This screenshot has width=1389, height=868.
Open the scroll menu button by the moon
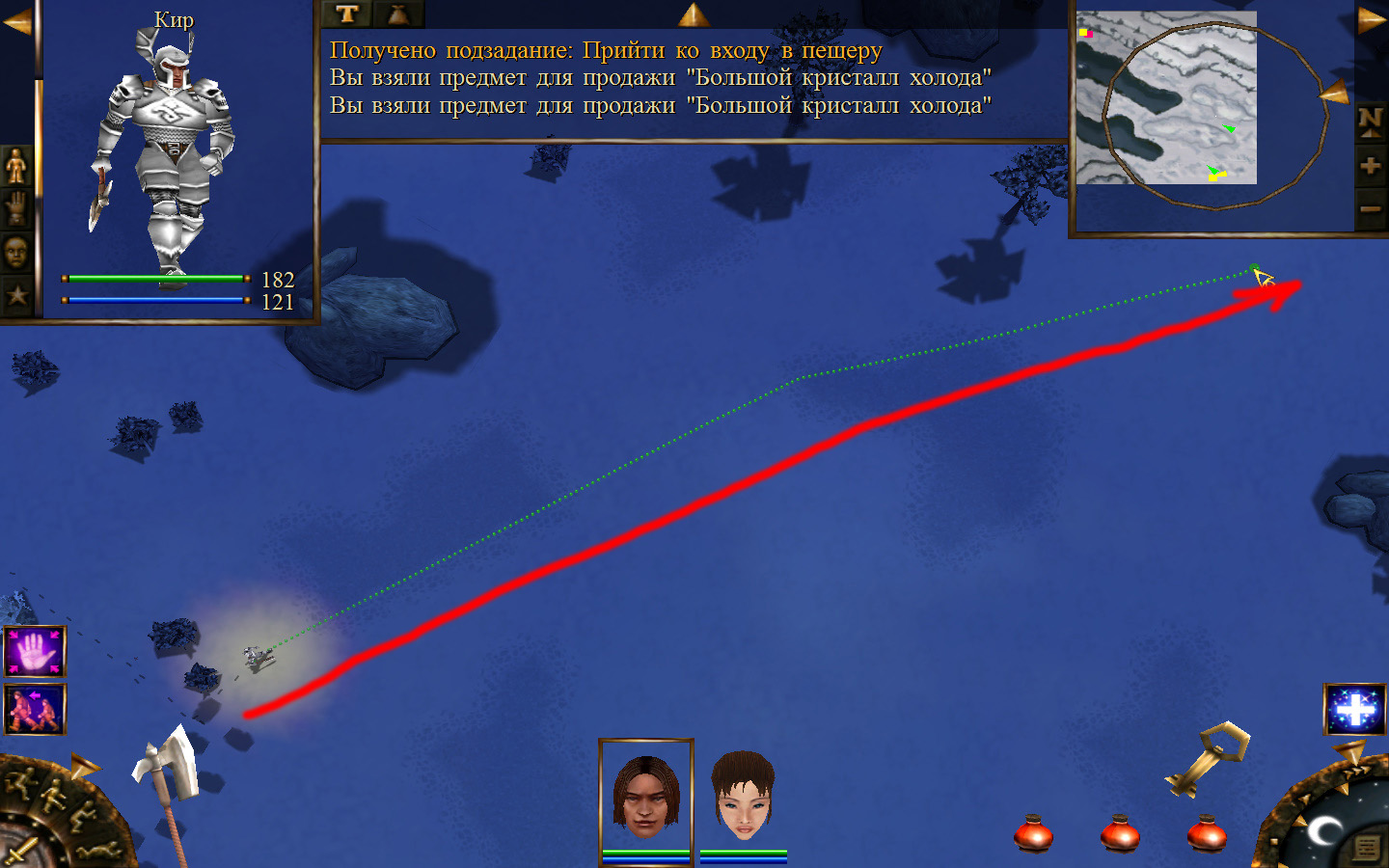[x=1366, y=848]
